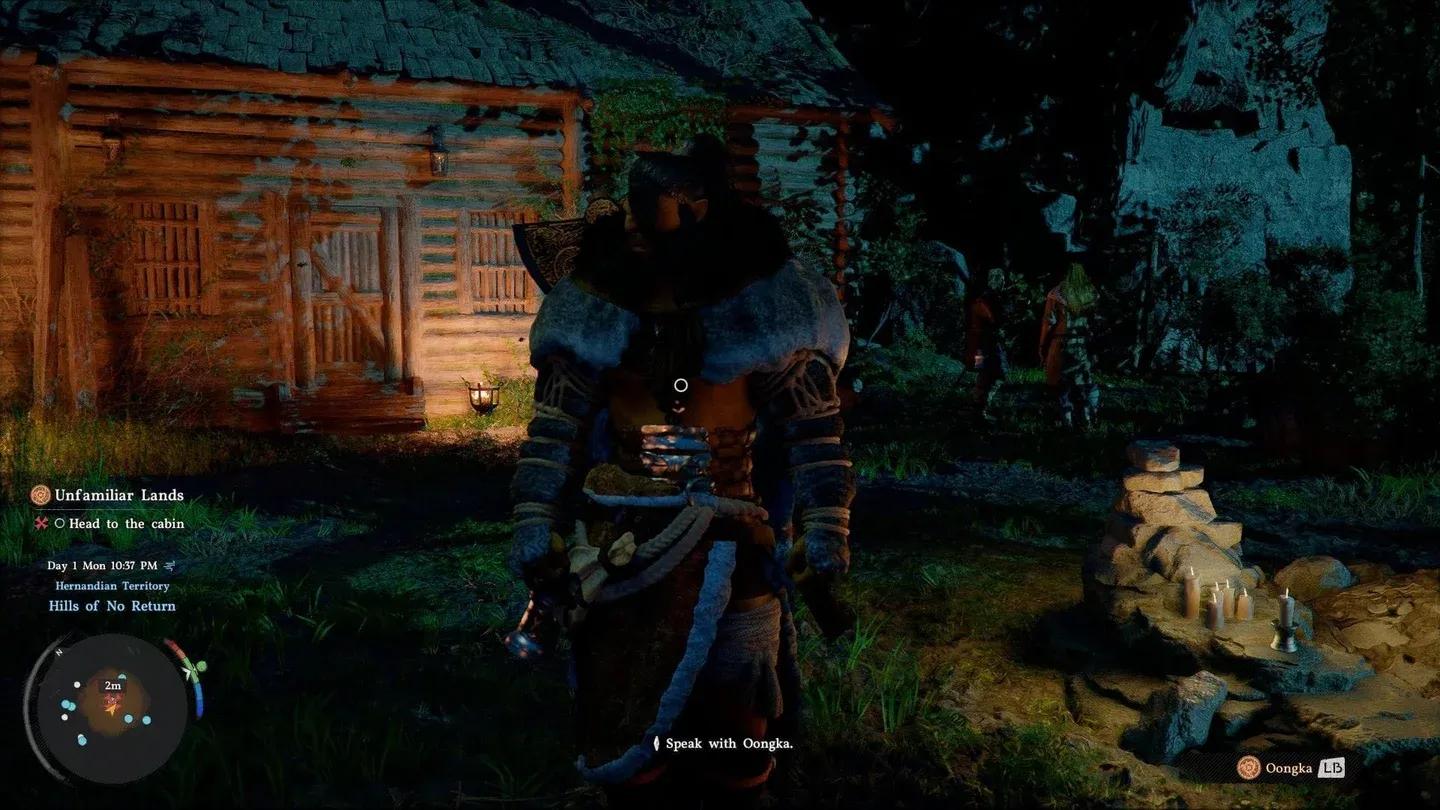Open details under Hernandian Territory label

[x=114, y=586]
